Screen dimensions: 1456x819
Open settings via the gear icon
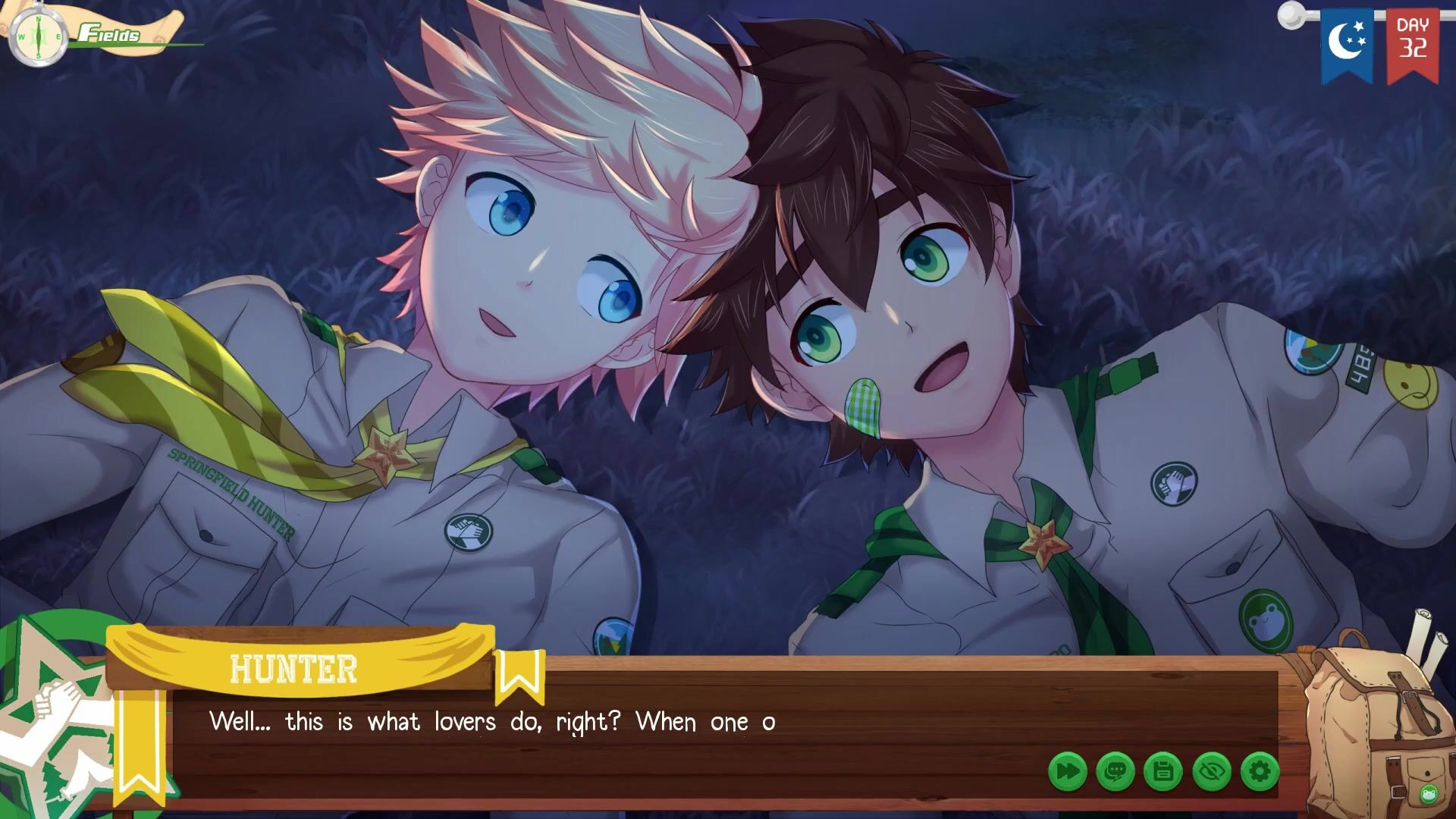click(x=1260, y=772)
